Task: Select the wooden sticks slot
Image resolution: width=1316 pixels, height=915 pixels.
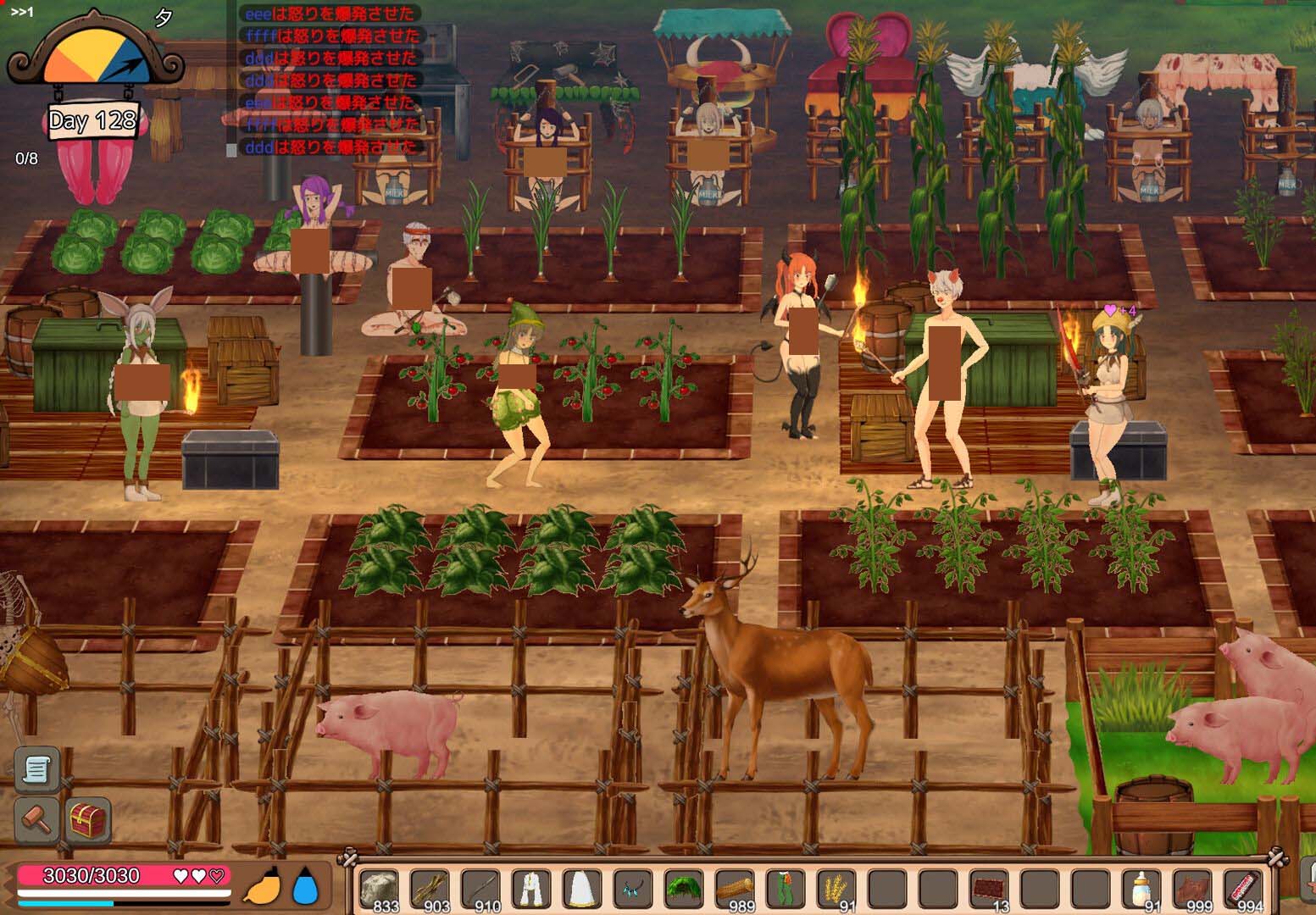Action: [430, 890]
